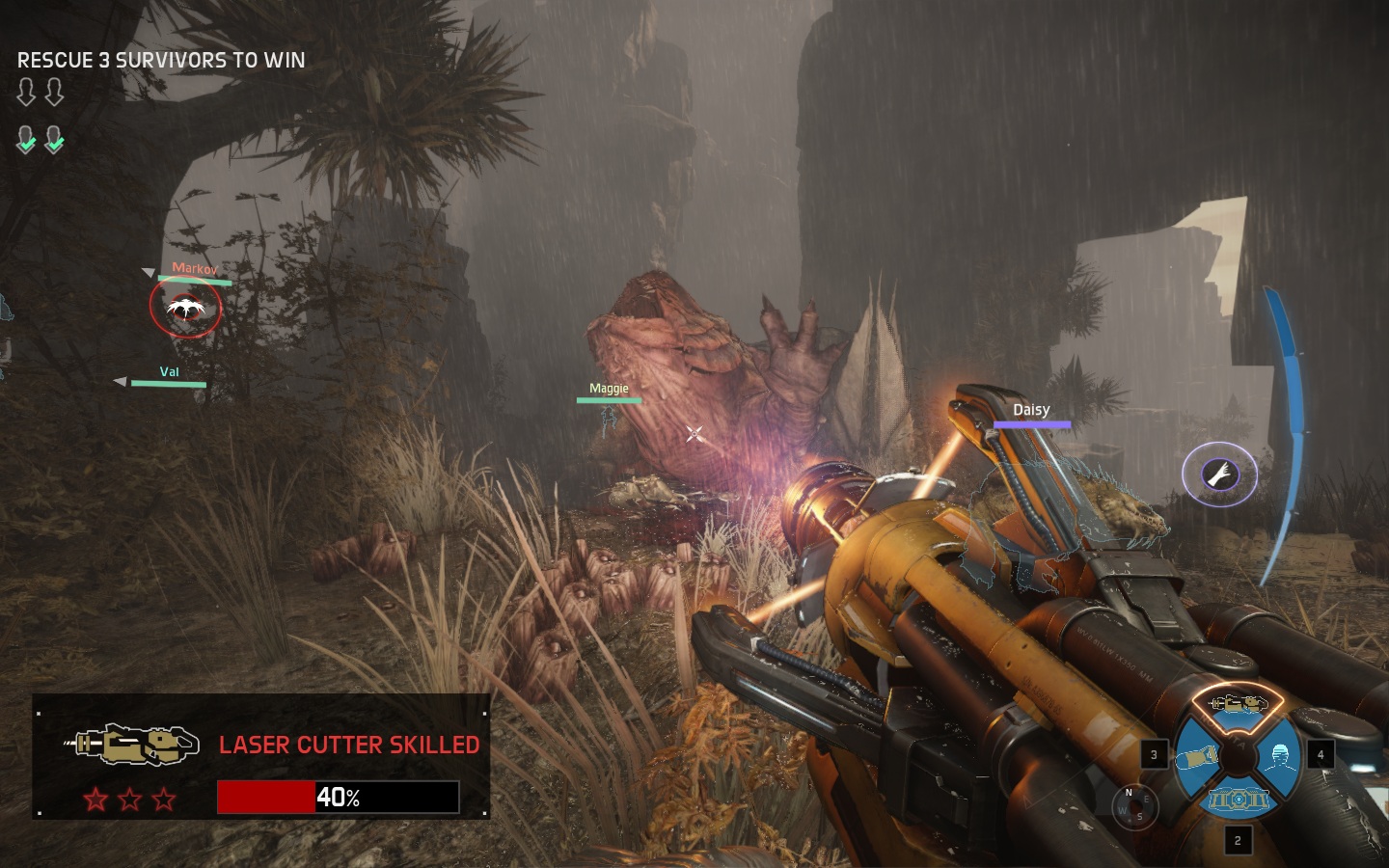The height and width of the screenshot is (868, 1389).
Task: Click the purple-ringed hand icon
Action: (x=1219, y=473)
